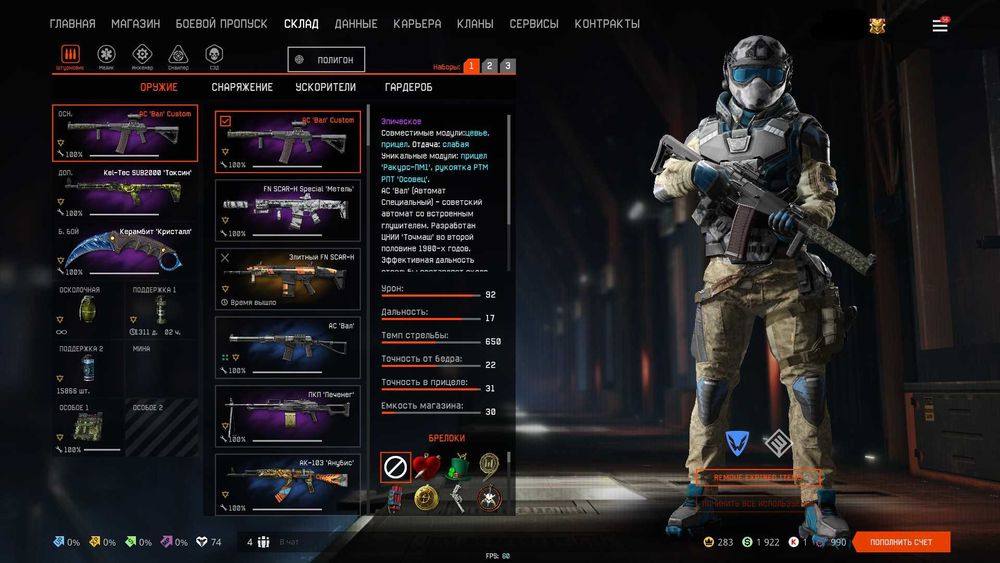This screenshot has height=563, width=1000.
Task: Open the Ускорители tab
Action: point(326,87)
